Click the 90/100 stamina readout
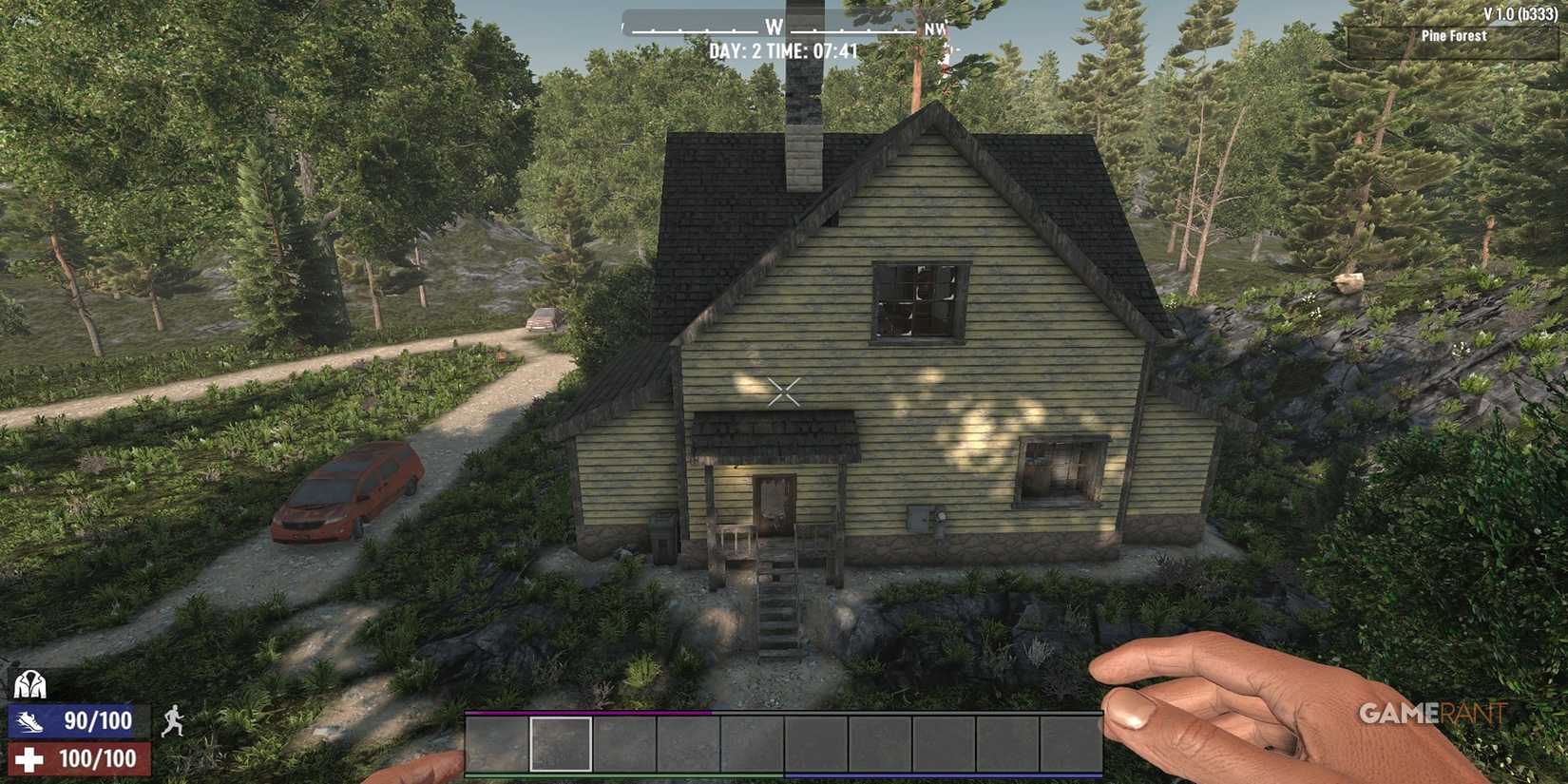Image resolution: width=1568 pixels, height=784 pixels. (98, 720)
